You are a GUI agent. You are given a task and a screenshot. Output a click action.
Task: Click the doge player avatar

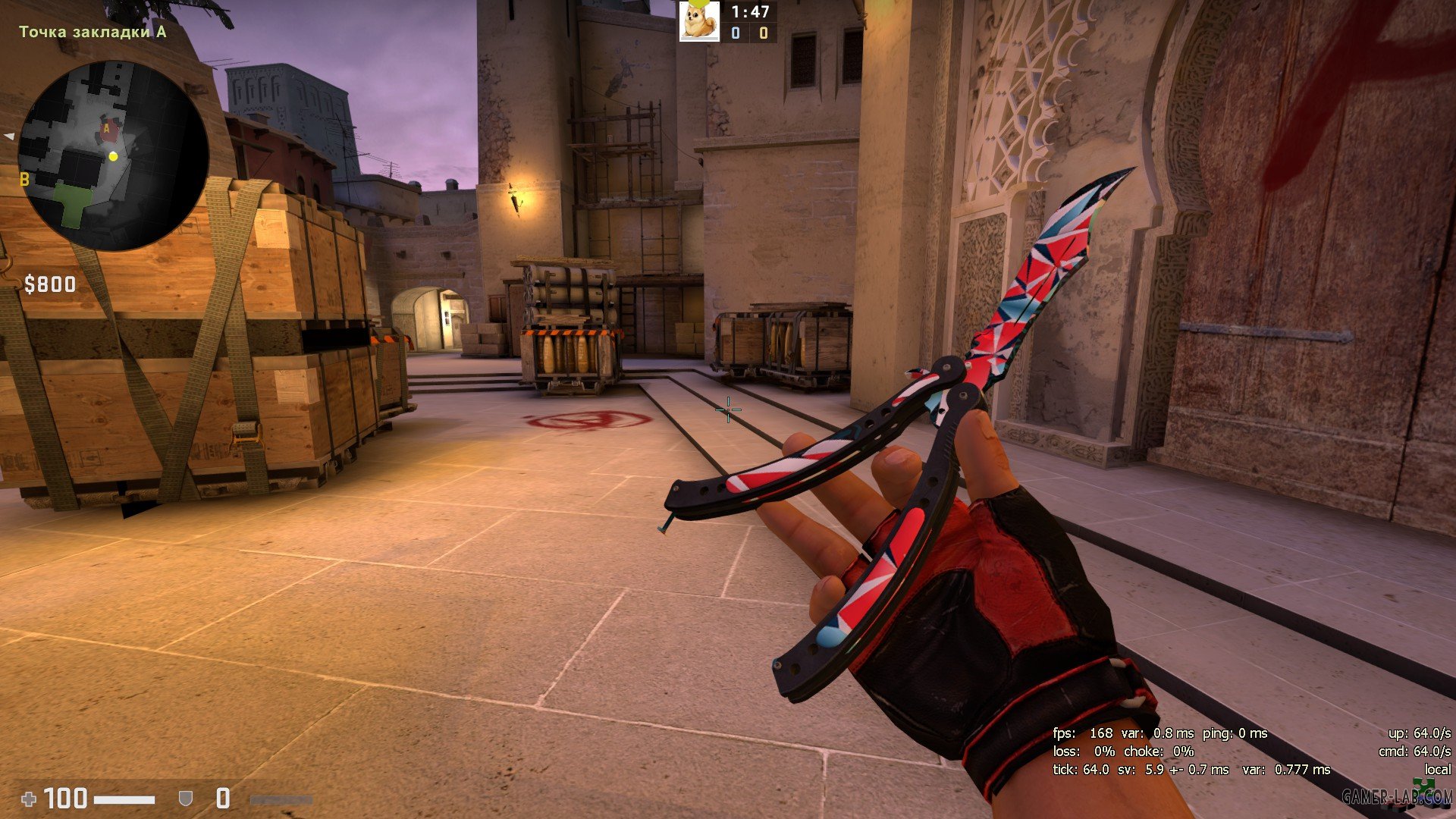click(700, 20)
